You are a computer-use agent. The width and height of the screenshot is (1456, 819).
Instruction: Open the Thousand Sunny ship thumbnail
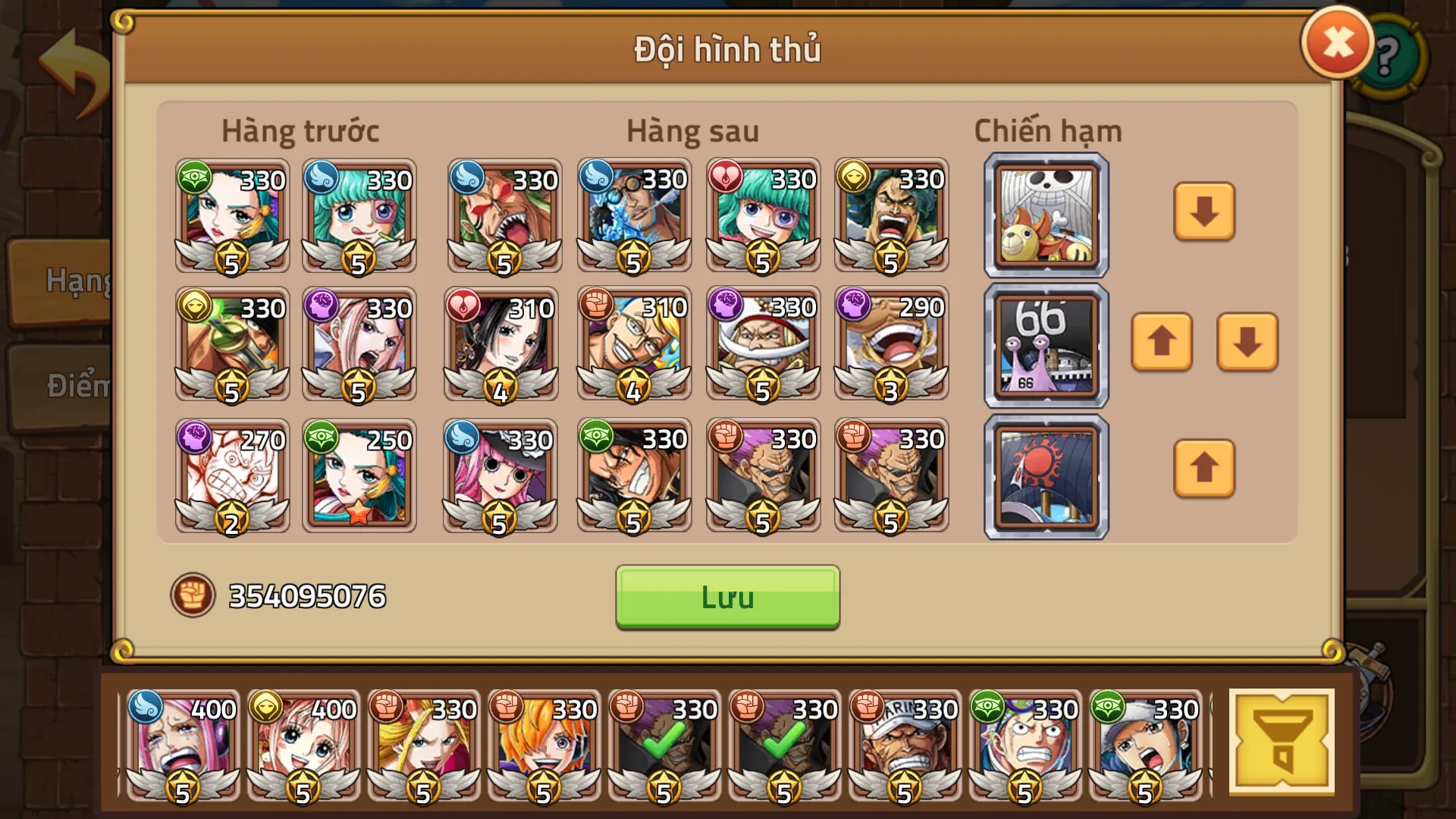click(1044, 215)
